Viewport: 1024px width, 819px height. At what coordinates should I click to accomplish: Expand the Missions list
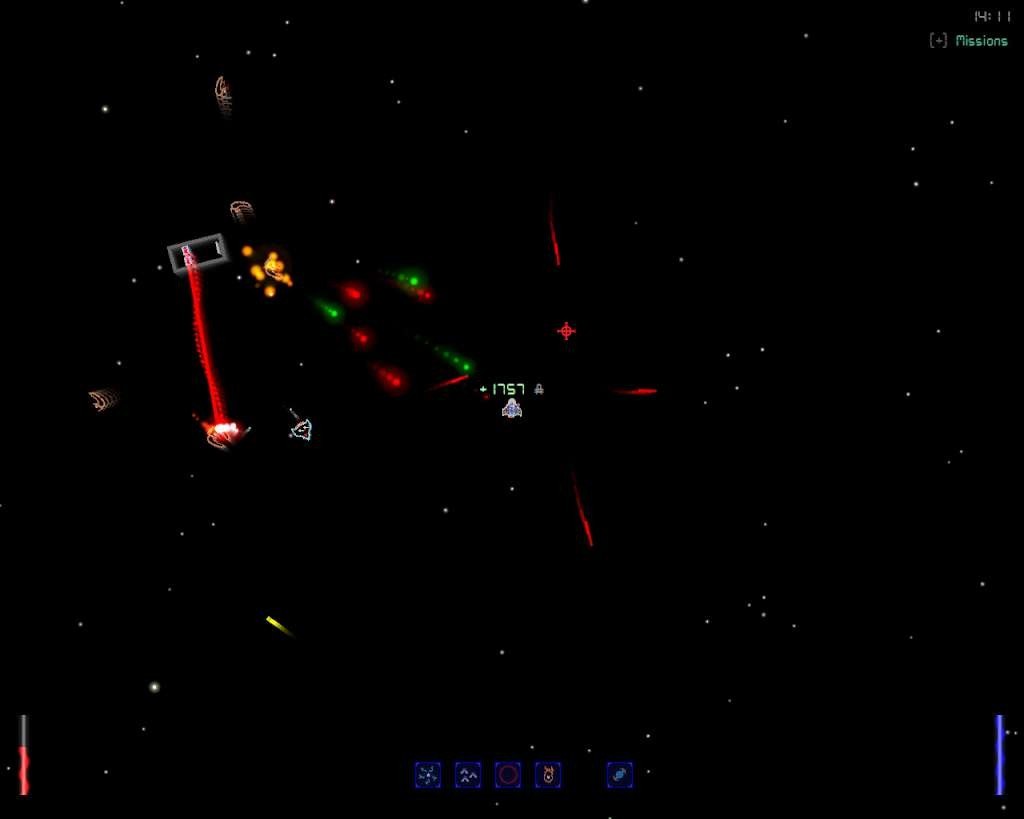coord(938,41)
